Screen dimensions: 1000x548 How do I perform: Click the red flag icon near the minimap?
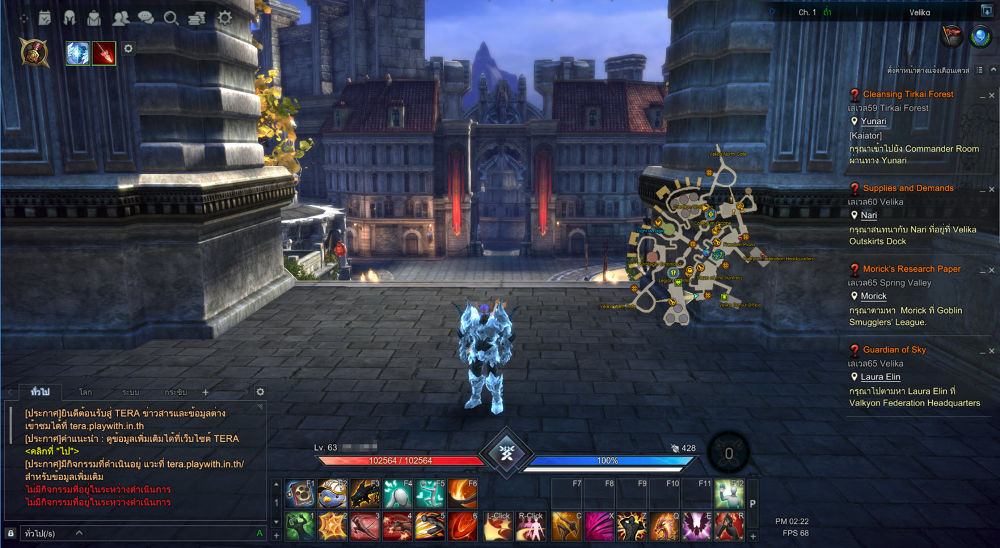click(x=951, y=35)
